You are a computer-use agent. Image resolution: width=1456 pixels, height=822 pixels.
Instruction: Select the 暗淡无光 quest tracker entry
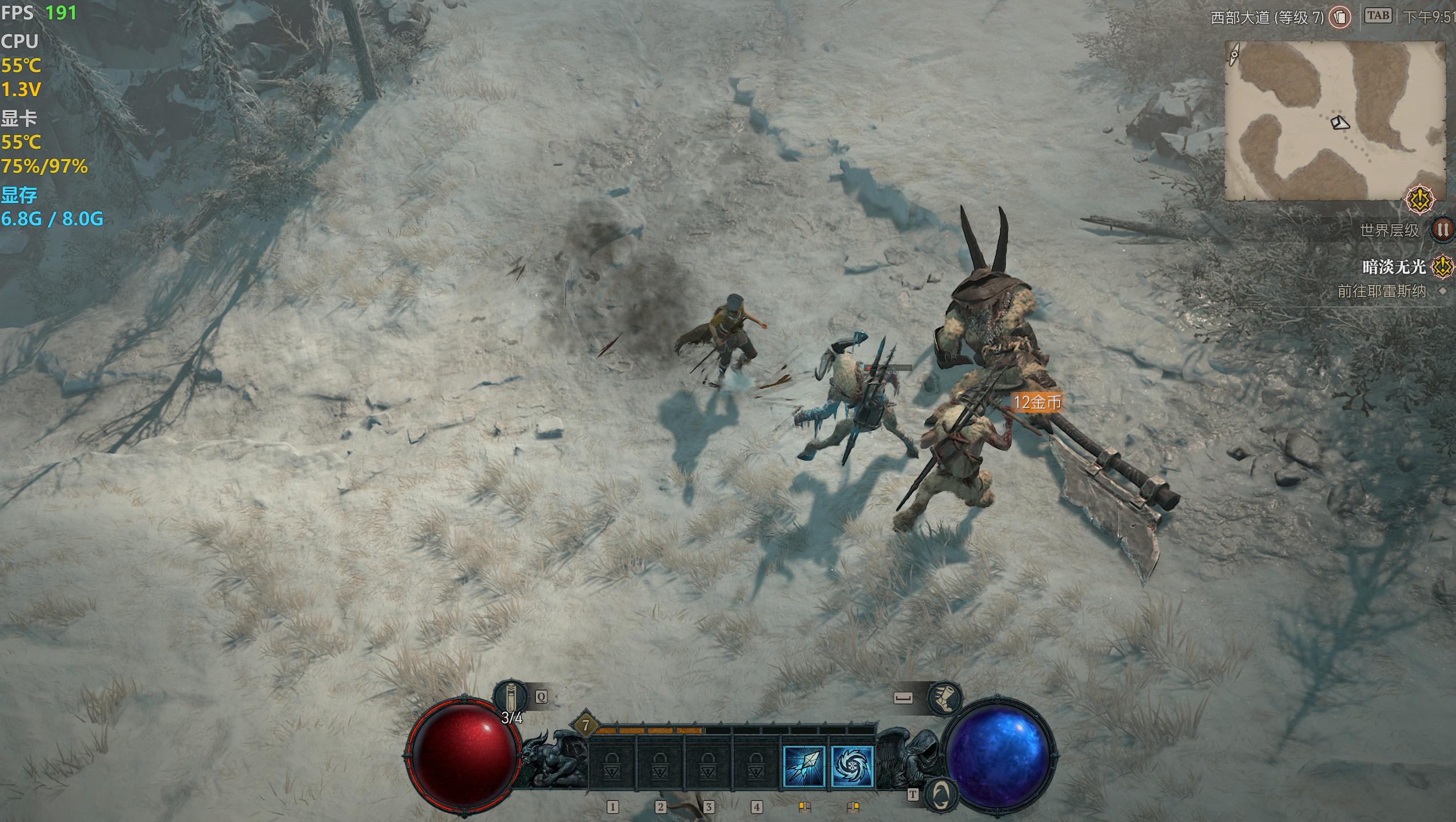click(1393, 267)
